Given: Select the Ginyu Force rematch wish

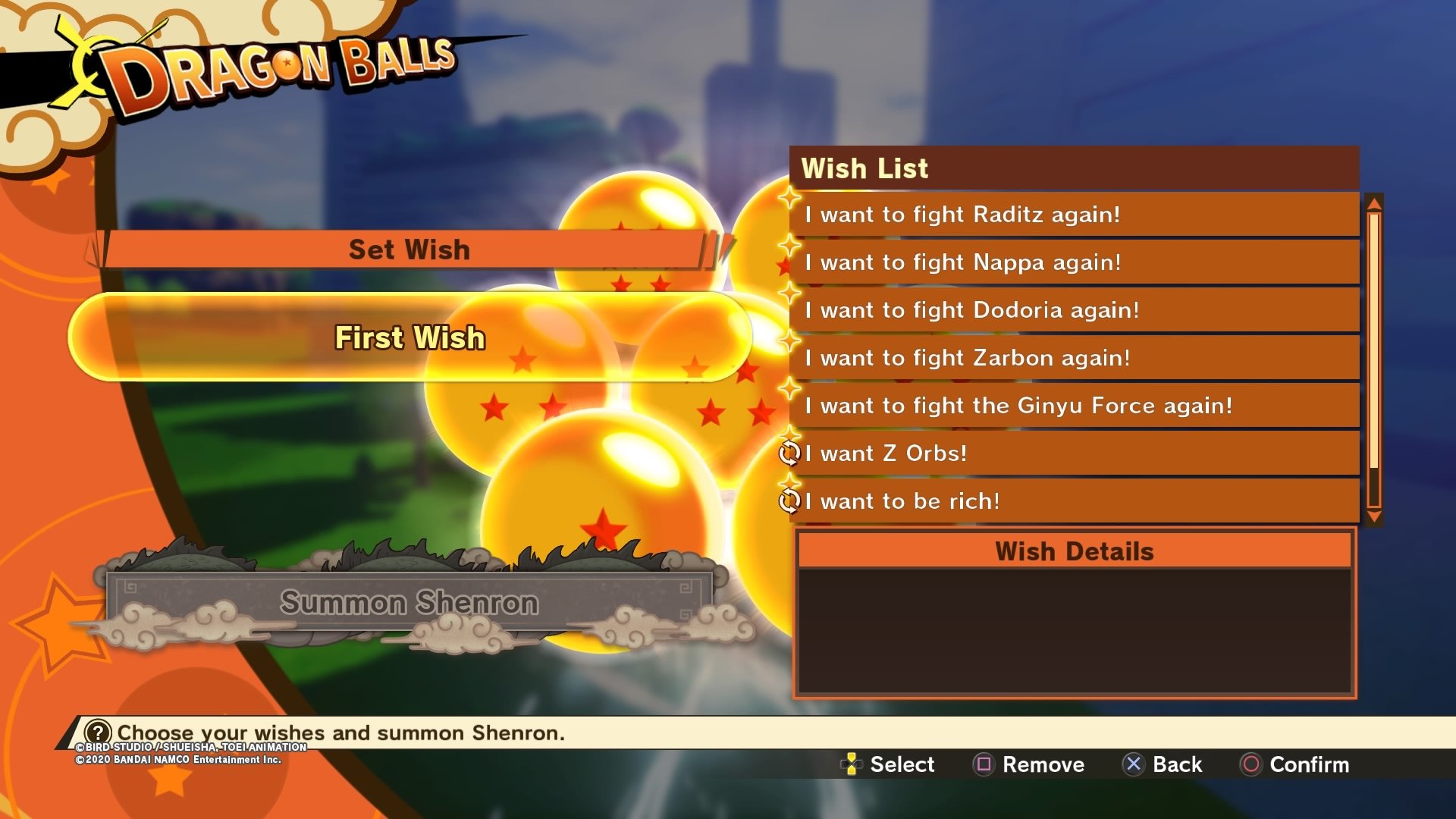Looking at the screenshot, I should tap(1073, 406).
